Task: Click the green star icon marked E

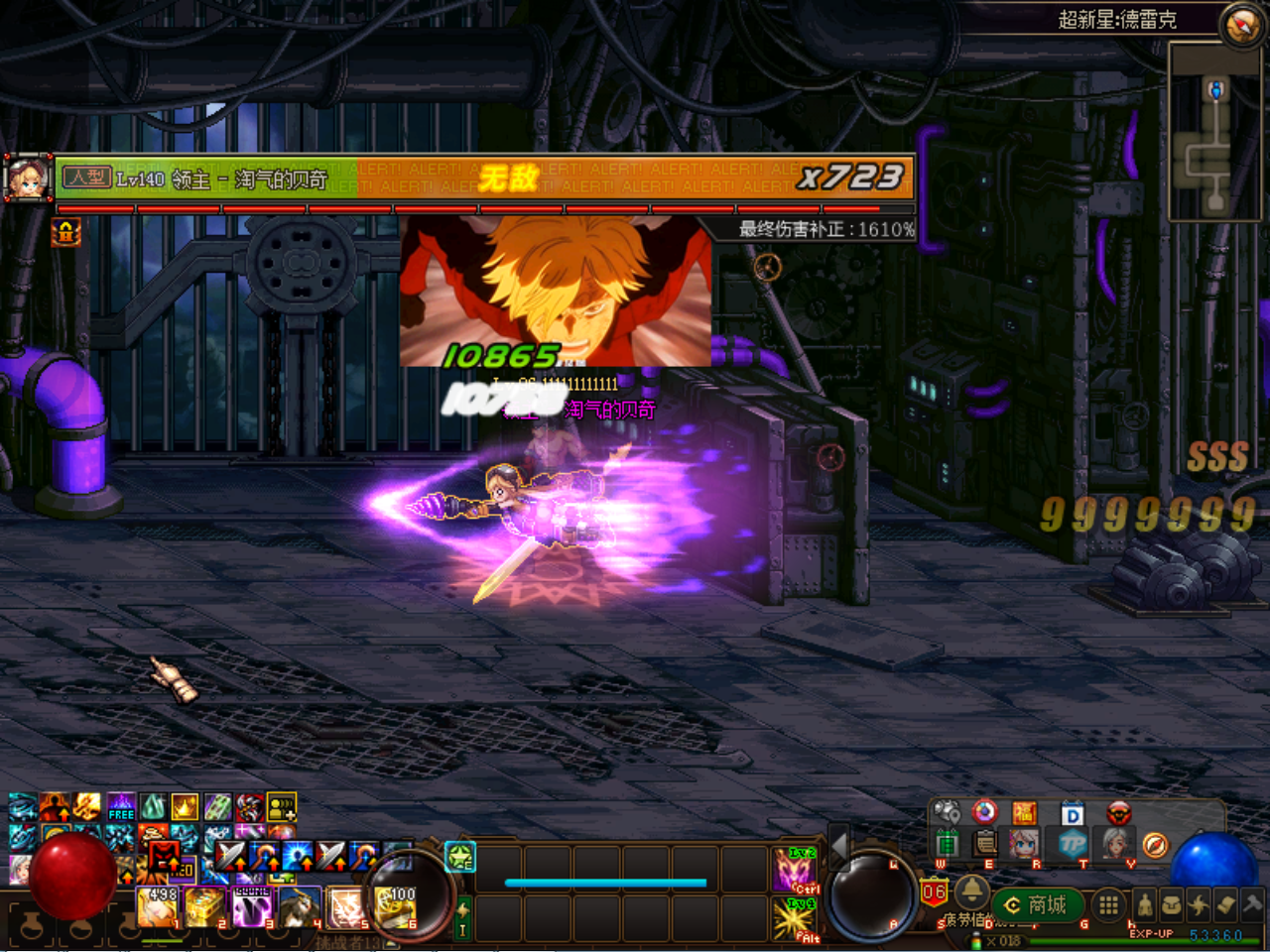Action: click(460, 856)
